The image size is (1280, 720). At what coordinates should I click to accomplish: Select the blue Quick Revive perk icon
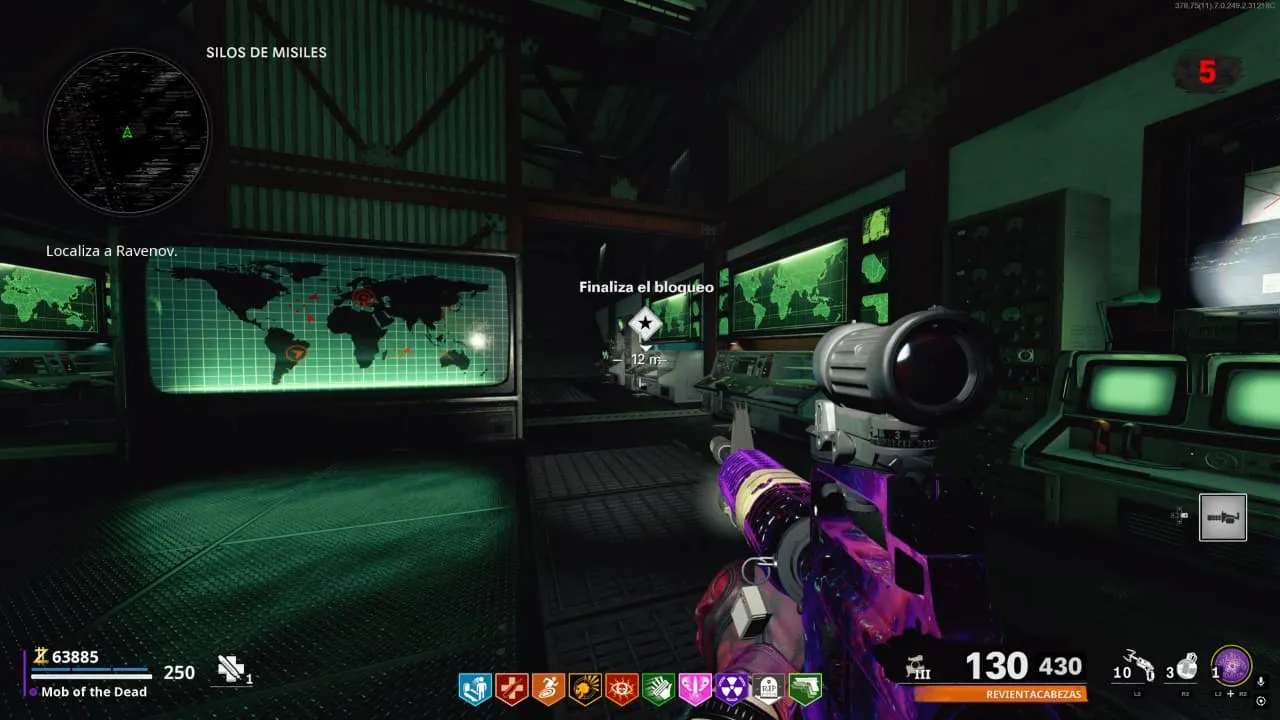(x=473, y=688)
